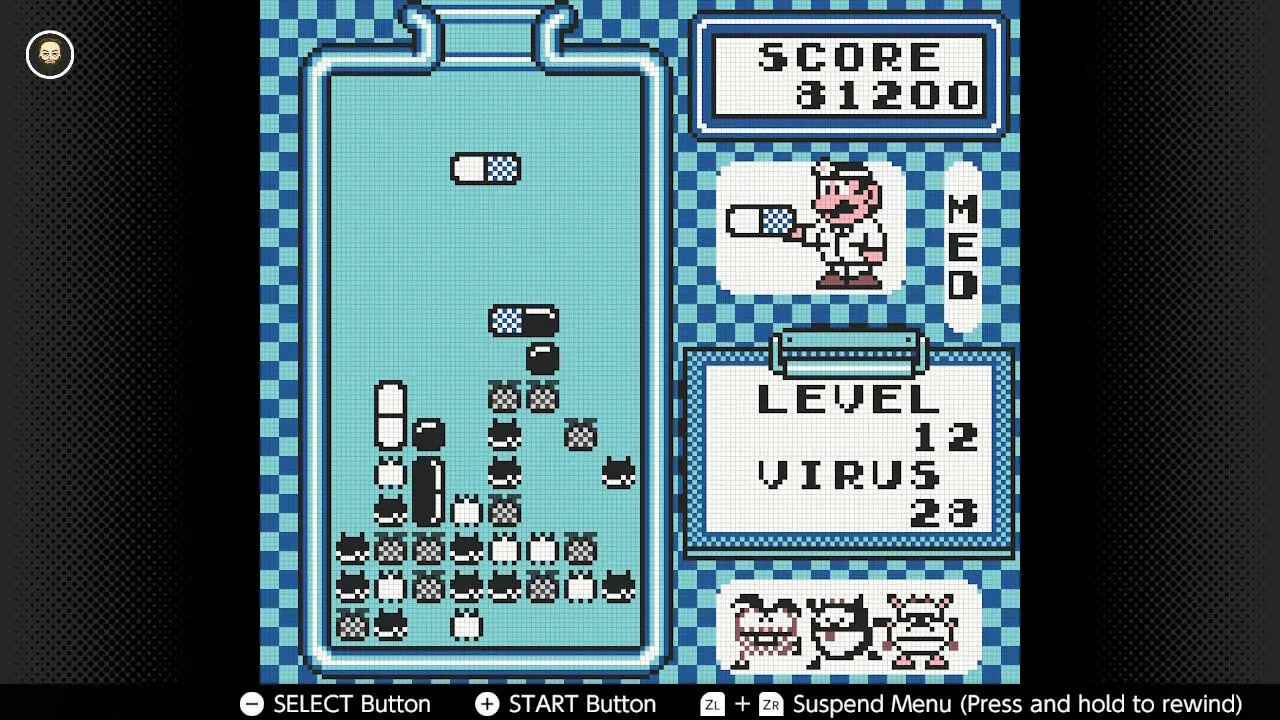Click the MED speed indicator
Viewport: 1280px width, 720px height.
tap(962, 245)
